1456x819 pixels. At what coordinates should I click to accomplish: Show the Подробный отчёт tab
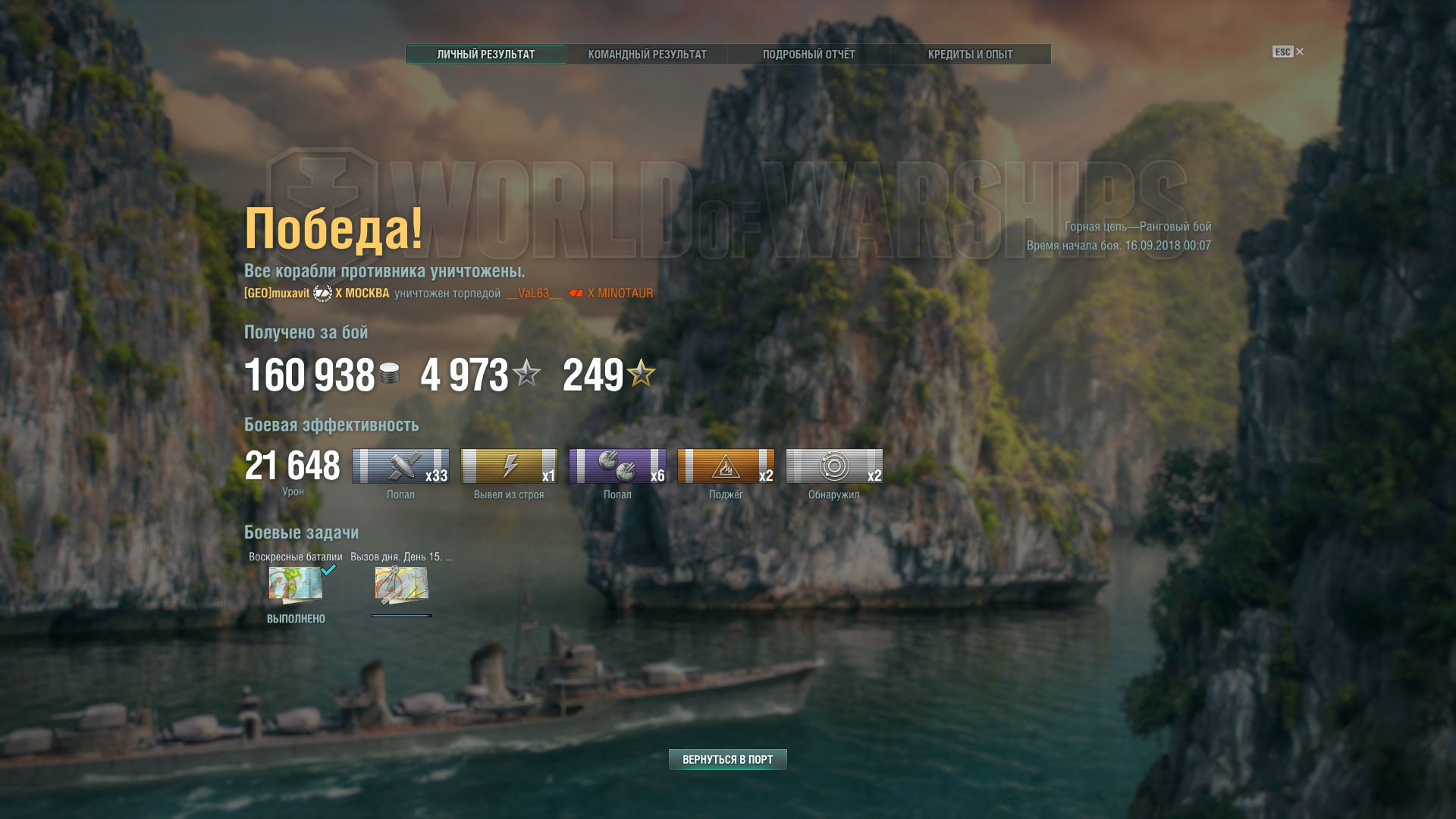point(808,55)
